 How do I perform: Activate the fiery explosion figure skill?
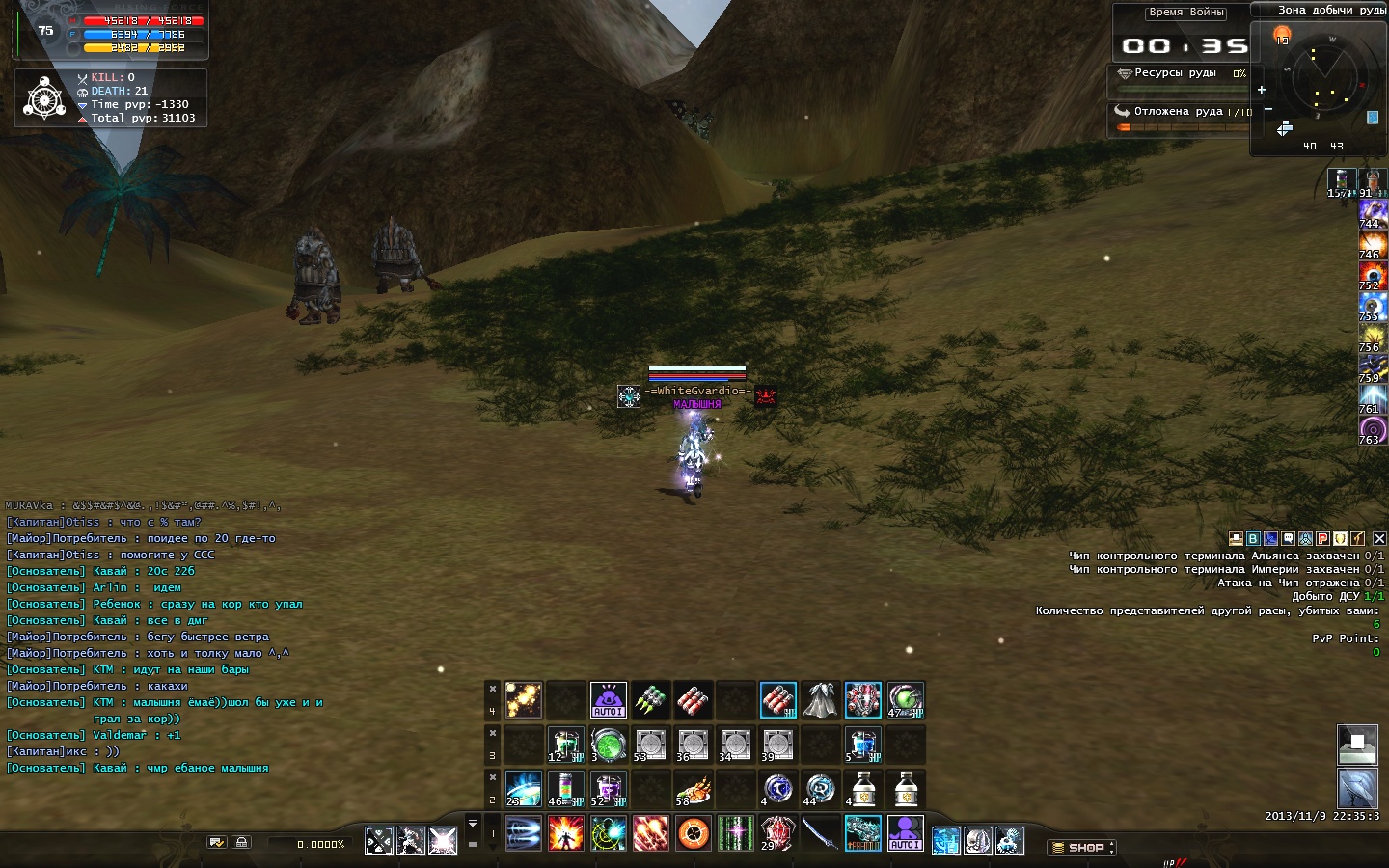click(565, 832)
